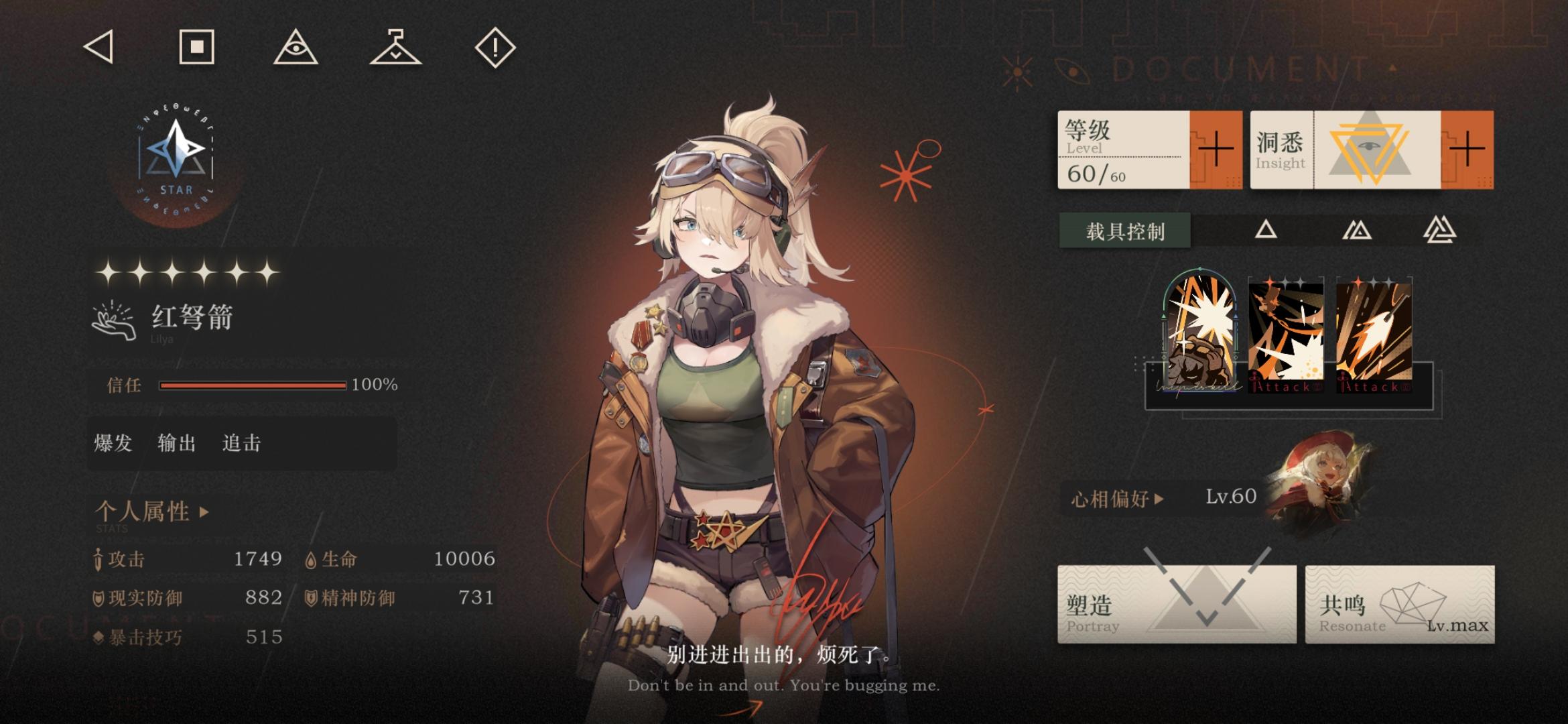Open the 共鸣 Resonate tab
The image size is (1568, 724).
(1398, 605)
